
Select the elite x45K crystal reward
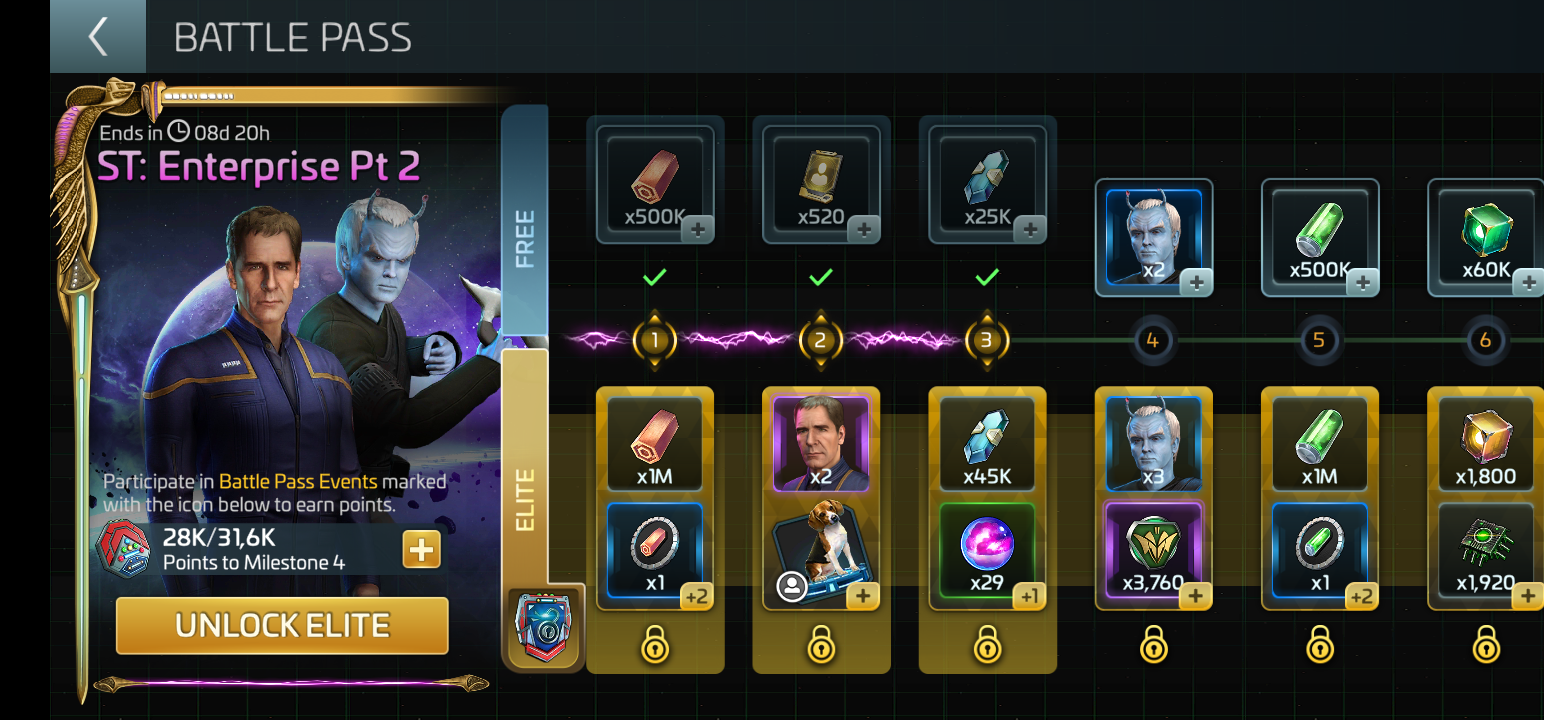[987, 444]
